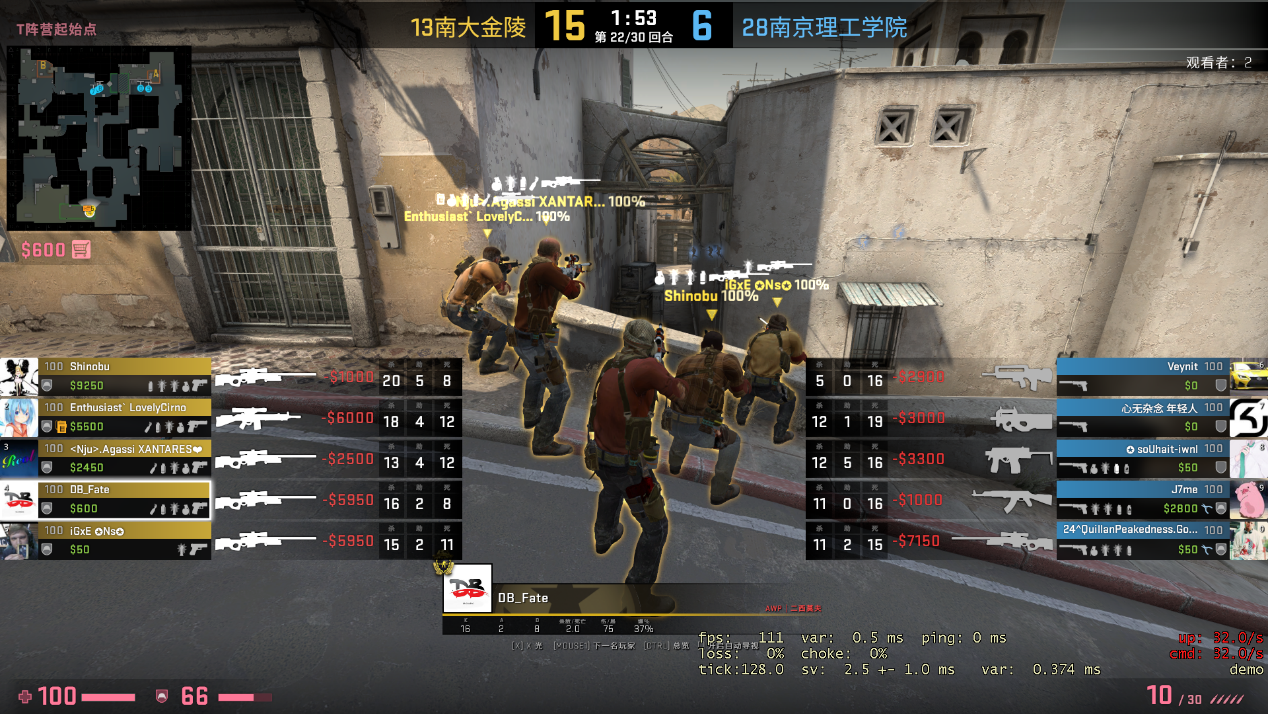Select Veynit's player row

tap(1142, 376)
